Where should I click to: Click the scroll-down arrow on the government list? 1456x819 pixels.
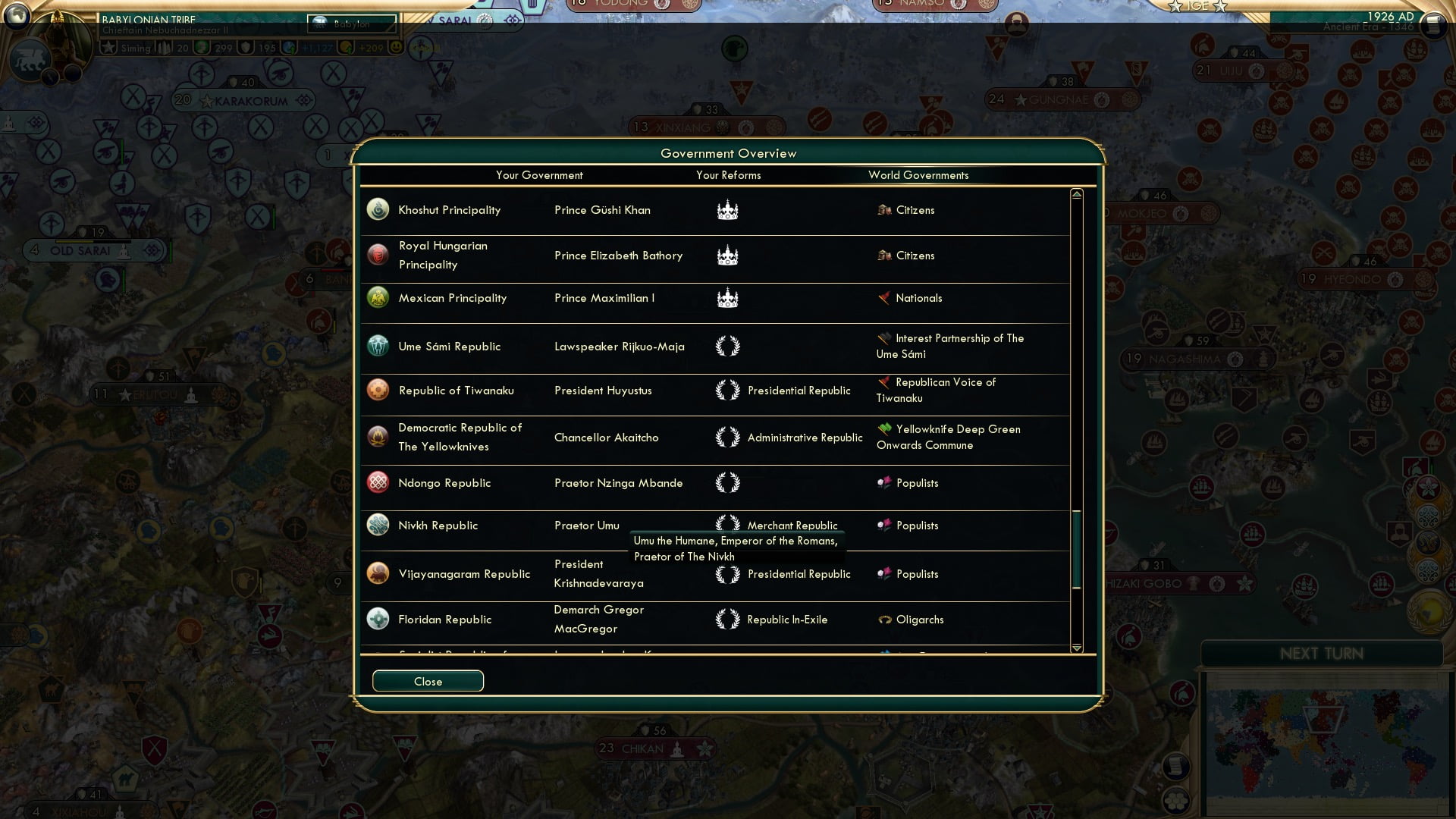pos(1076,648)
